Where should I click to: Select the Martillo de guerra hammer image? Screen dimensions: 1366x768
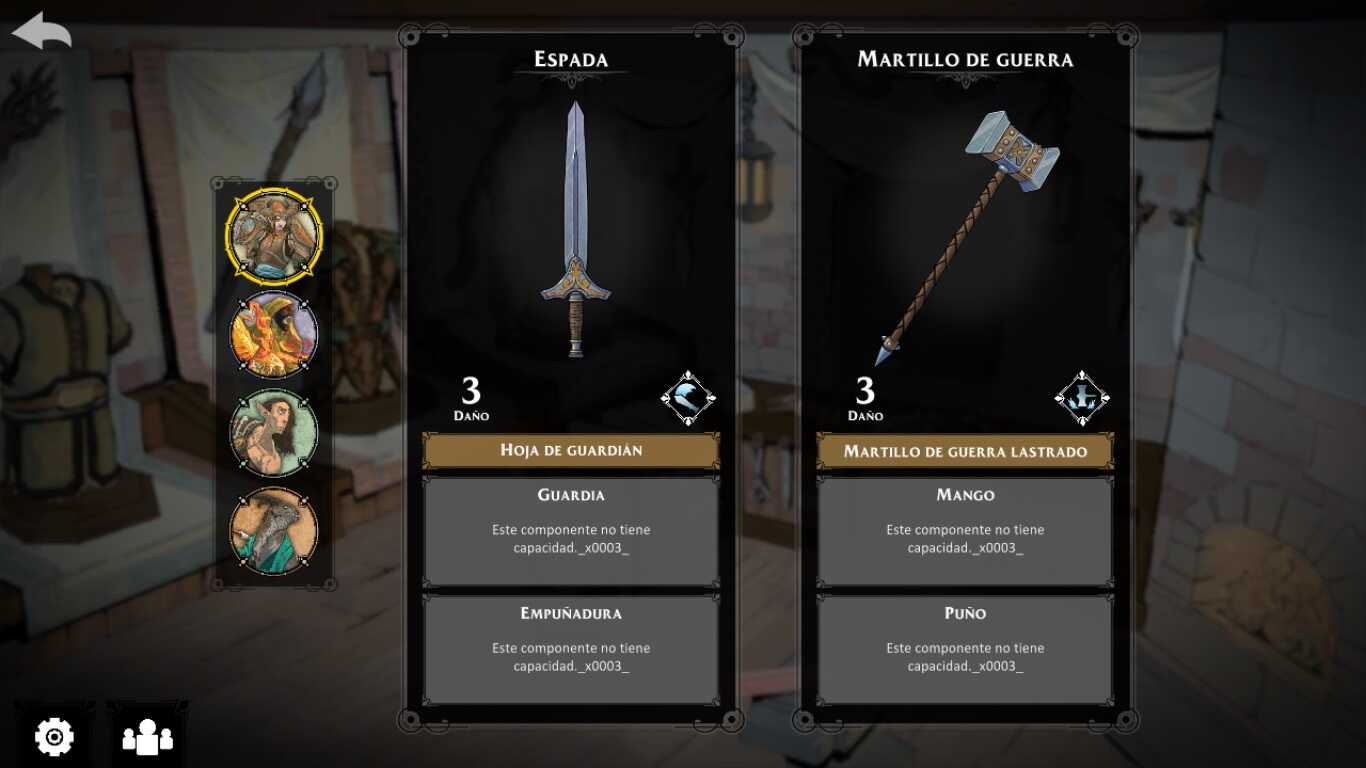(x=966, y=235)
